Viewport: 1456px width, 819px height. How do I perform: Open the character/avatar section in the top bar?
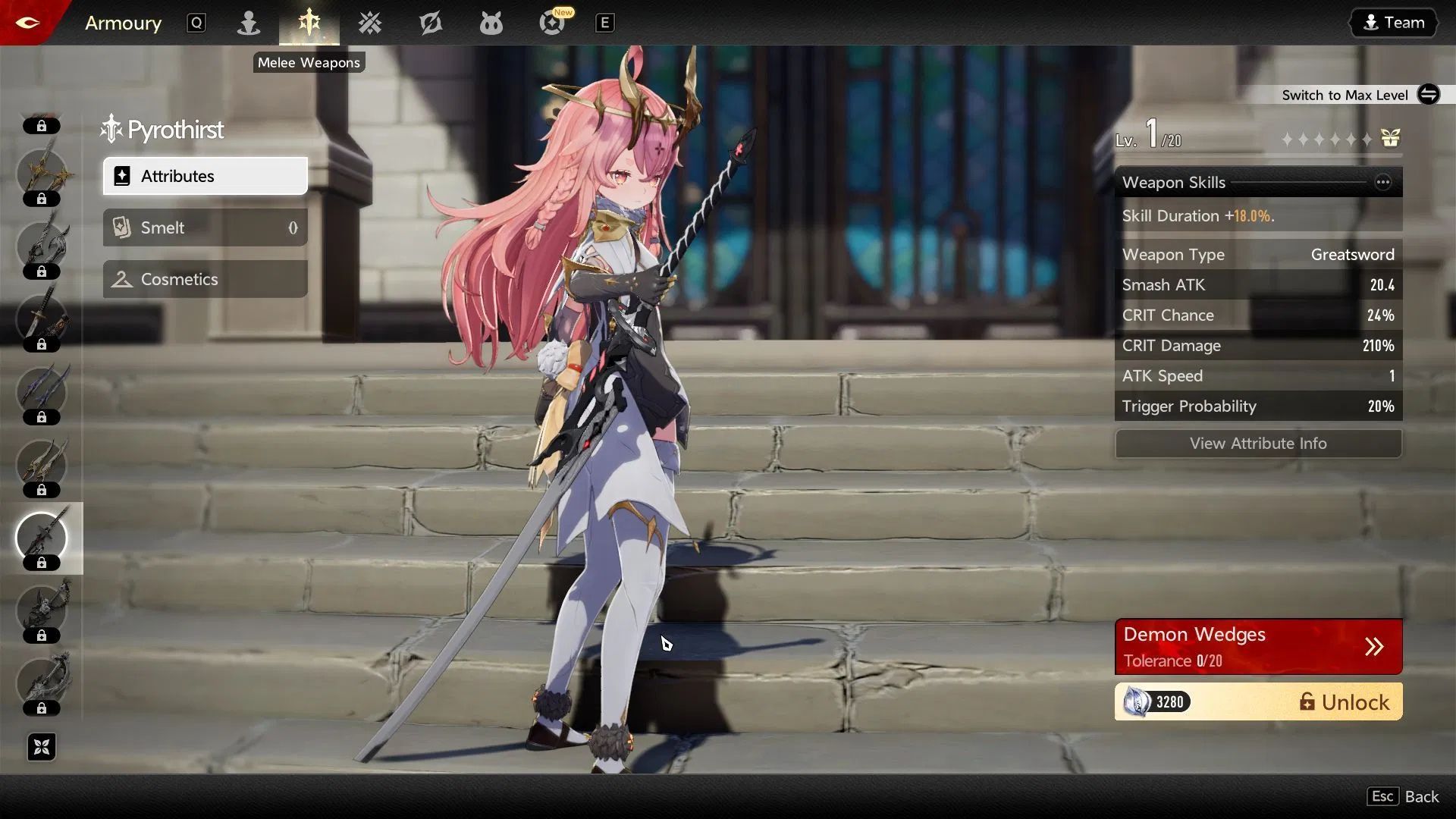(248, 23)
